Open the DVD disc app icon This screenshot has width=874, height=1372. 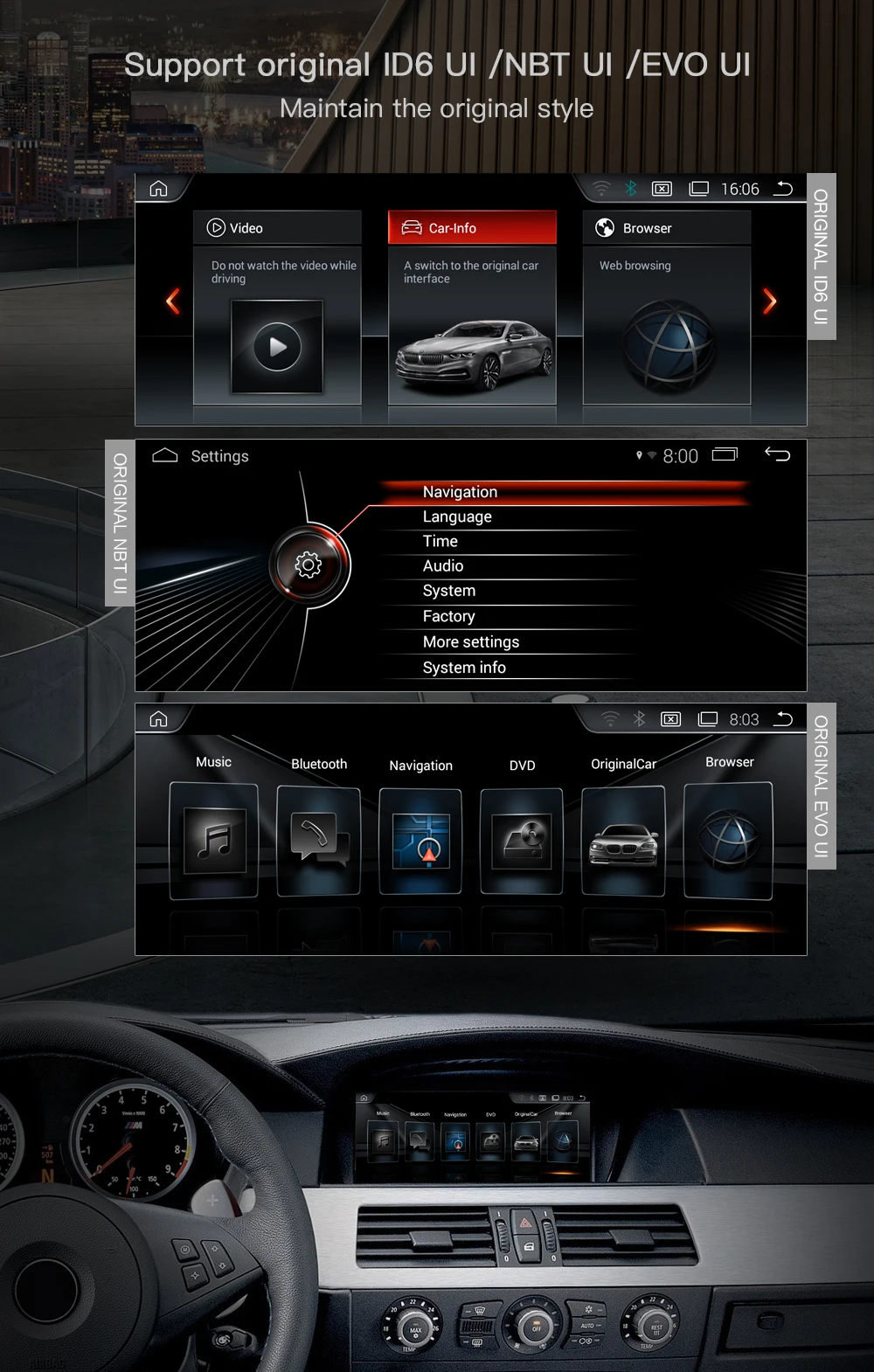click(x=522, y=841)
